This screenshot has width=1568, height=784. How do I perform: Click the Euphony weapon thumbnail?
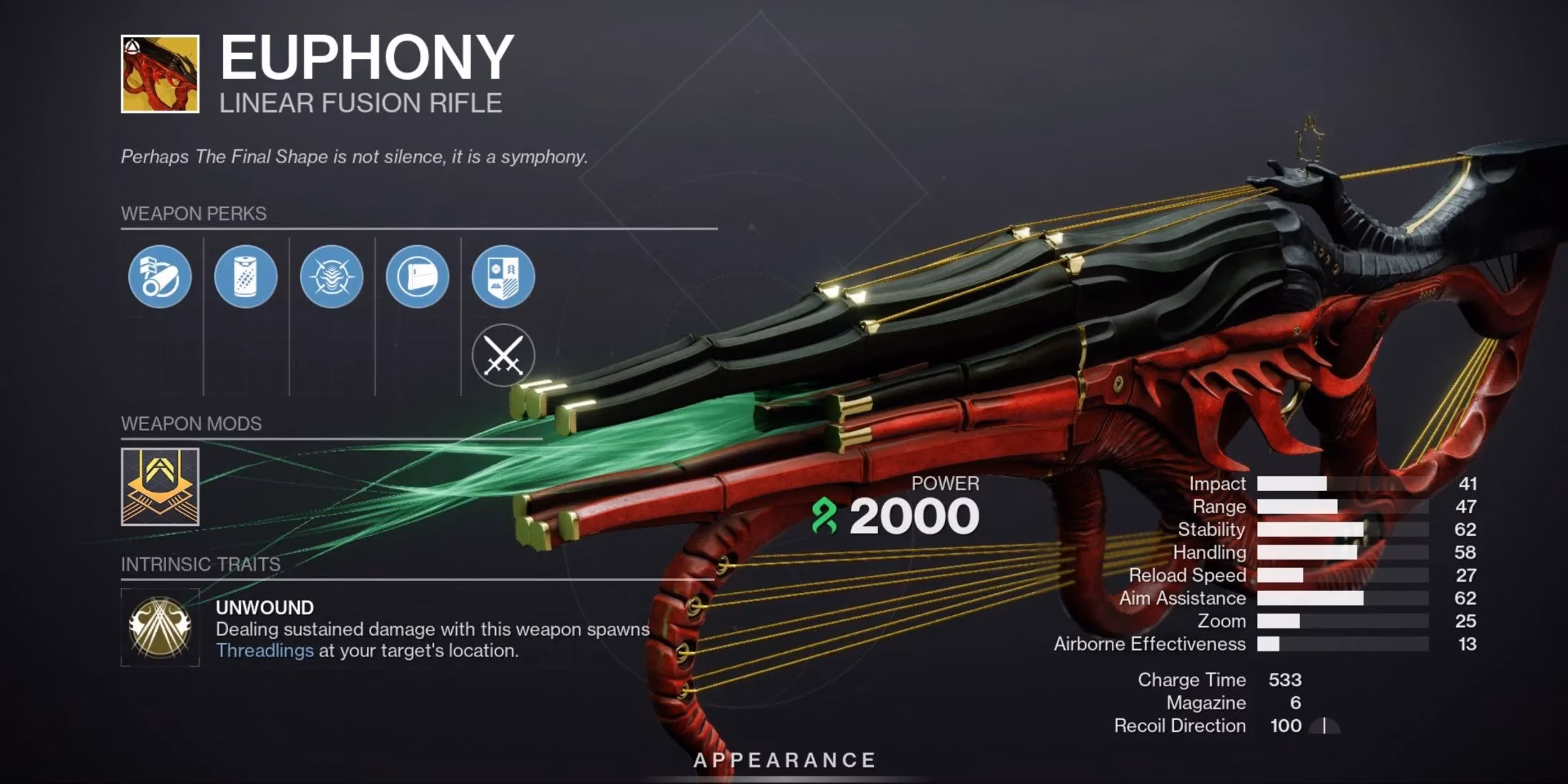[160, 75]
